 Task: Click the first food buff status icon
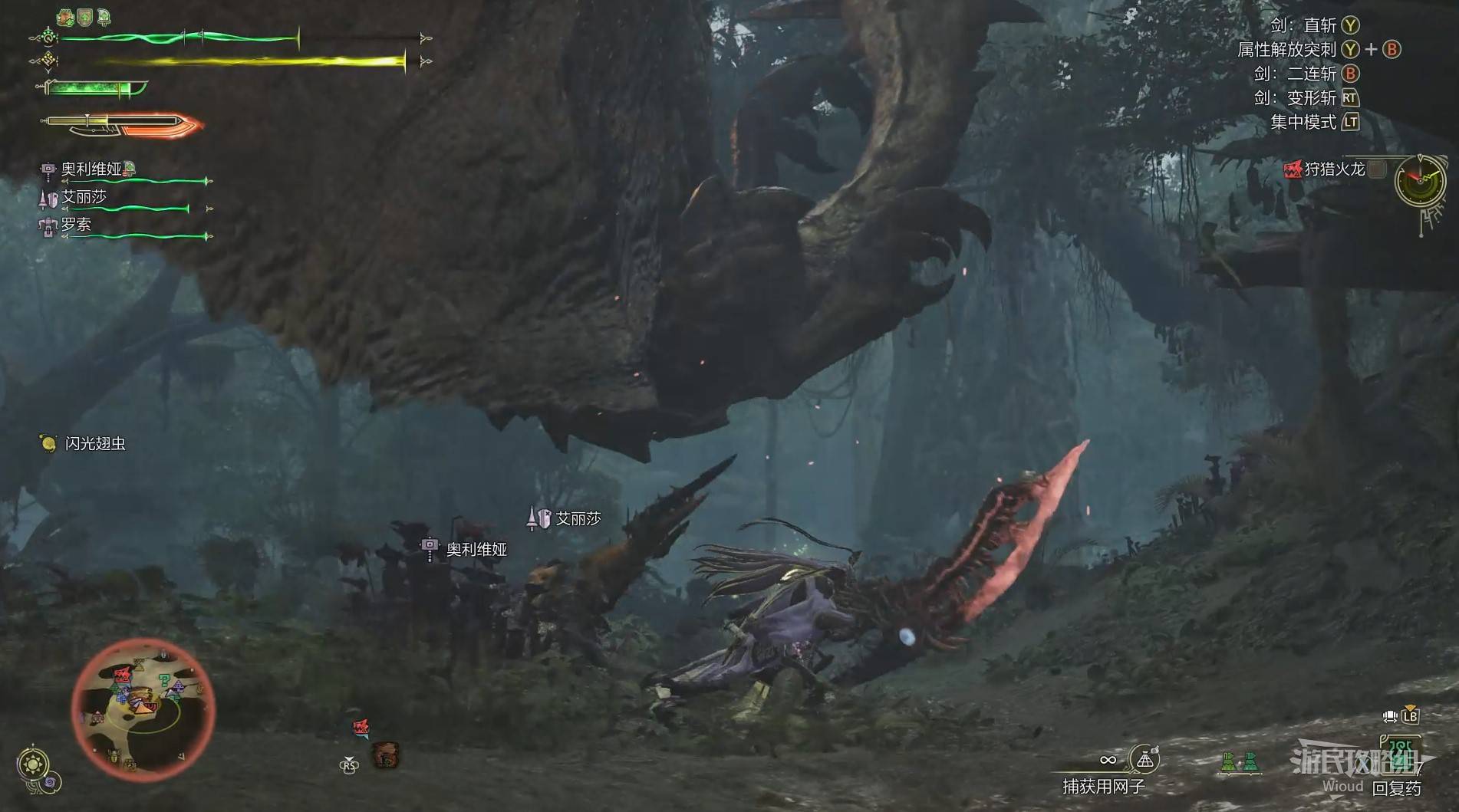[66, 17]
